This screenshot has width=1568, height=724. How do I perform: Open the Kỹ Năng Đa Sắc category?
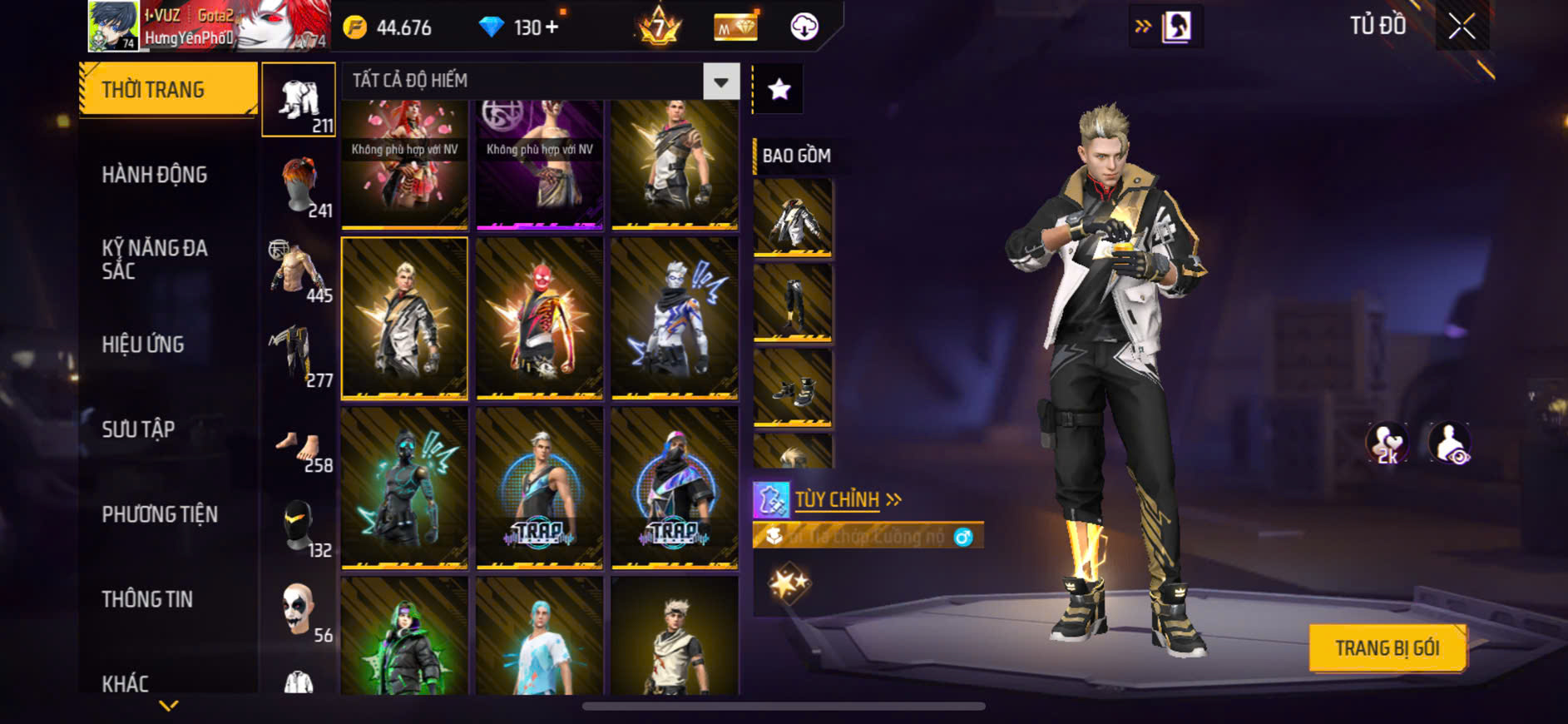[155, 259]
